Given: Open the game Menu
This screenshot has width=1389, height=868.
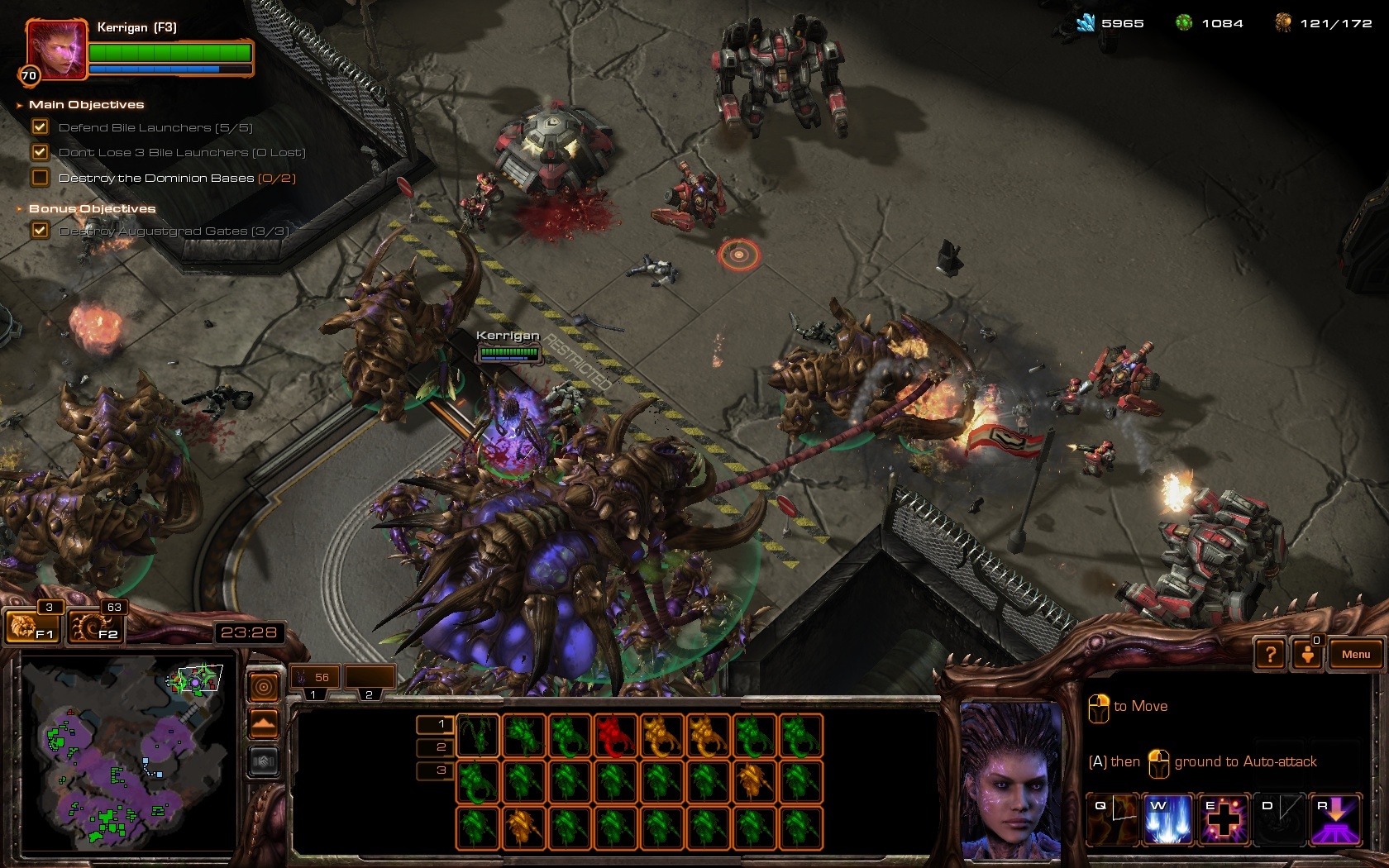Looking at the screenshot, I should click(x=1355, y=654).
